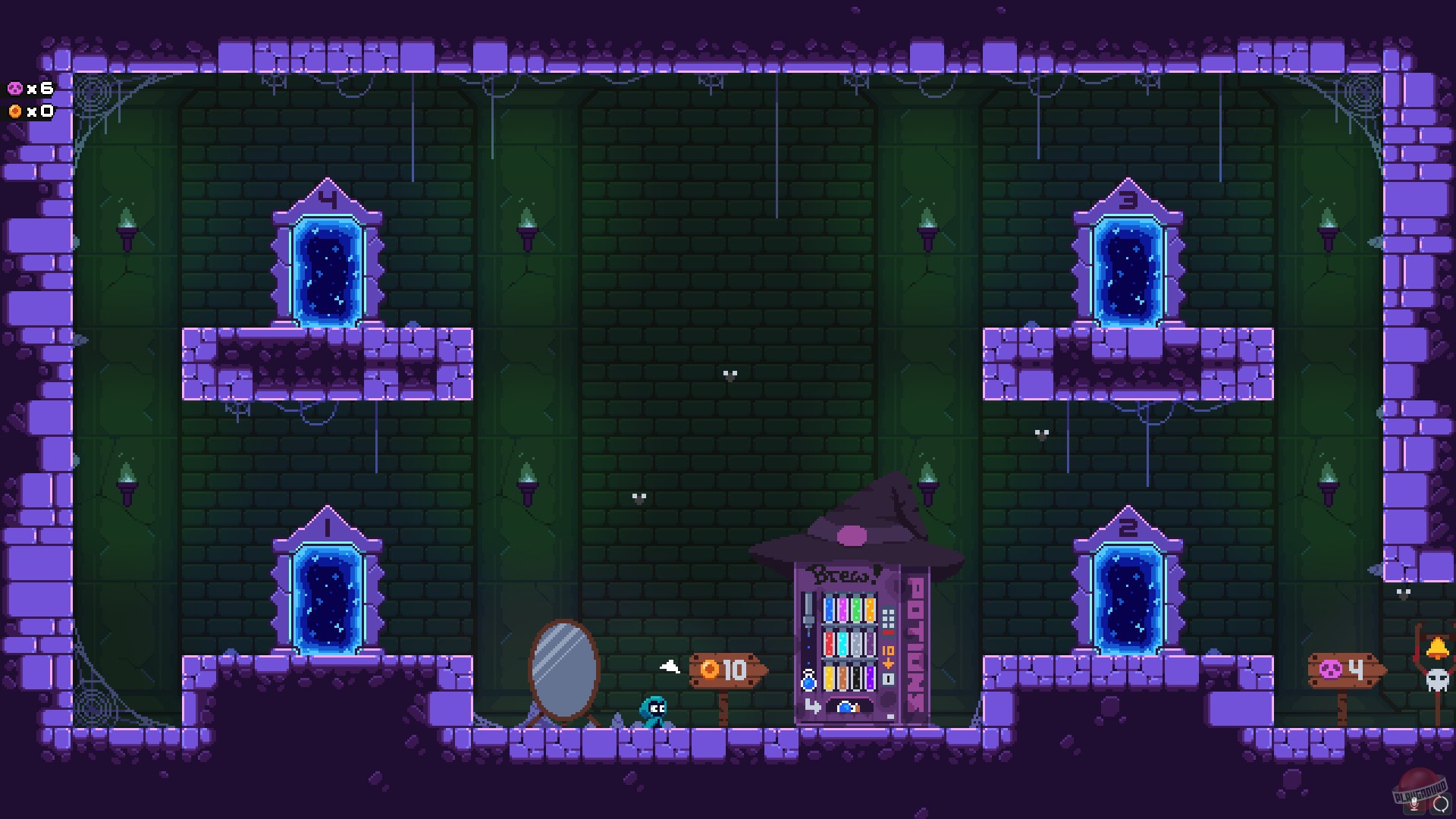Click the coin slot on the vending machine
Image resolution: width=1456 pixels, height=819 pixels.
(888, 677)
